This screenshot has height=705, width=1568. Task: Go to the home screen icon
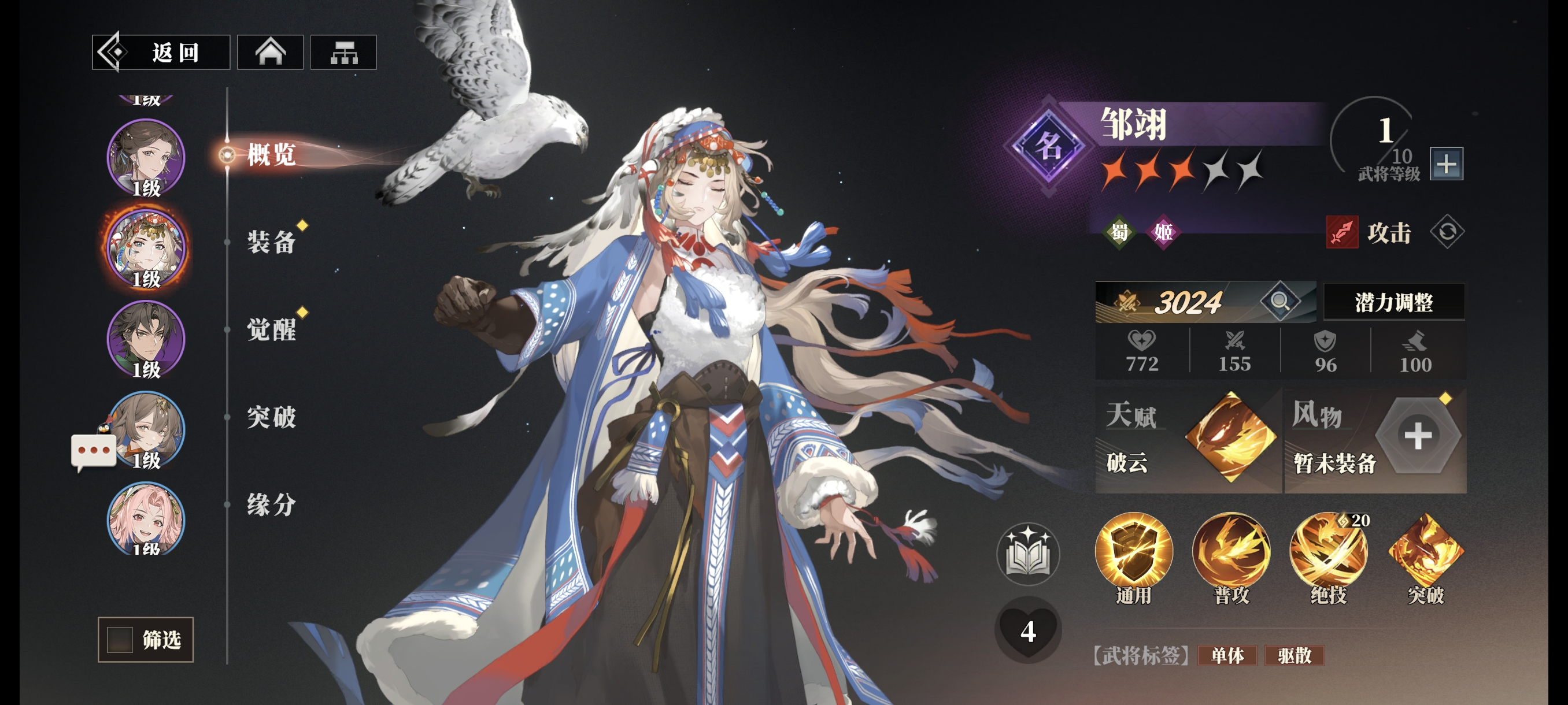(x=269, y=53)
